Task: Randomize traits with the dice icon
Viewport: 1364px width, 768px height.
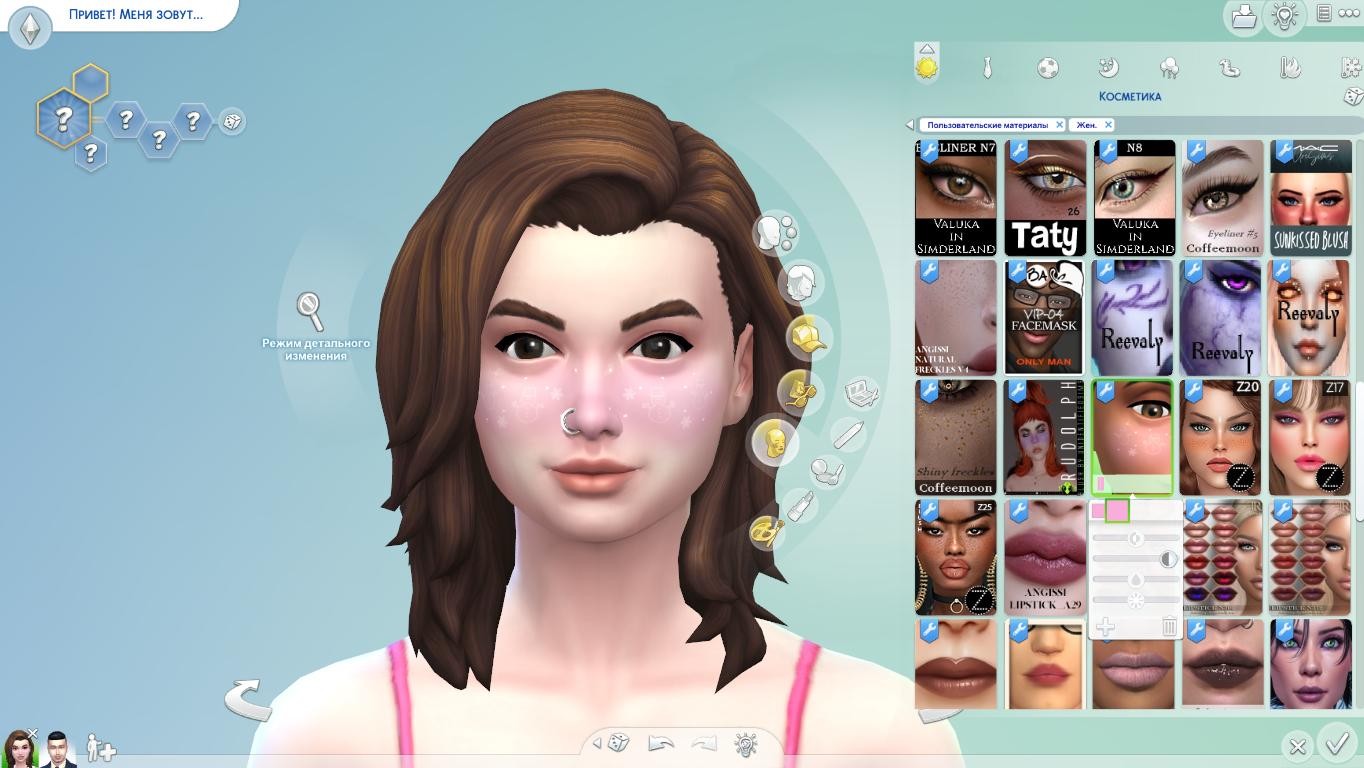Action: pyautogui.click(x=232, y=121)
